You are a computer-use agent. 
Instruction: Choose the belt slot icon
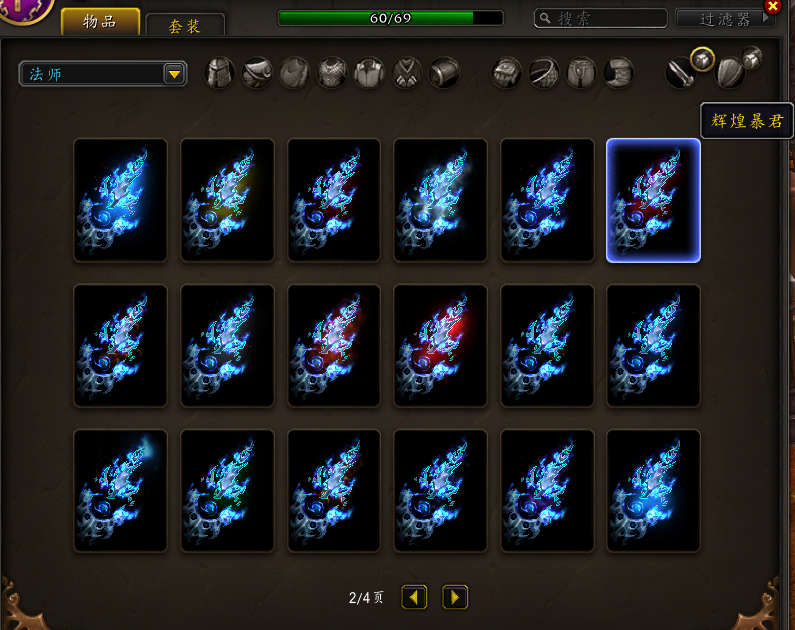click(544, 73)
